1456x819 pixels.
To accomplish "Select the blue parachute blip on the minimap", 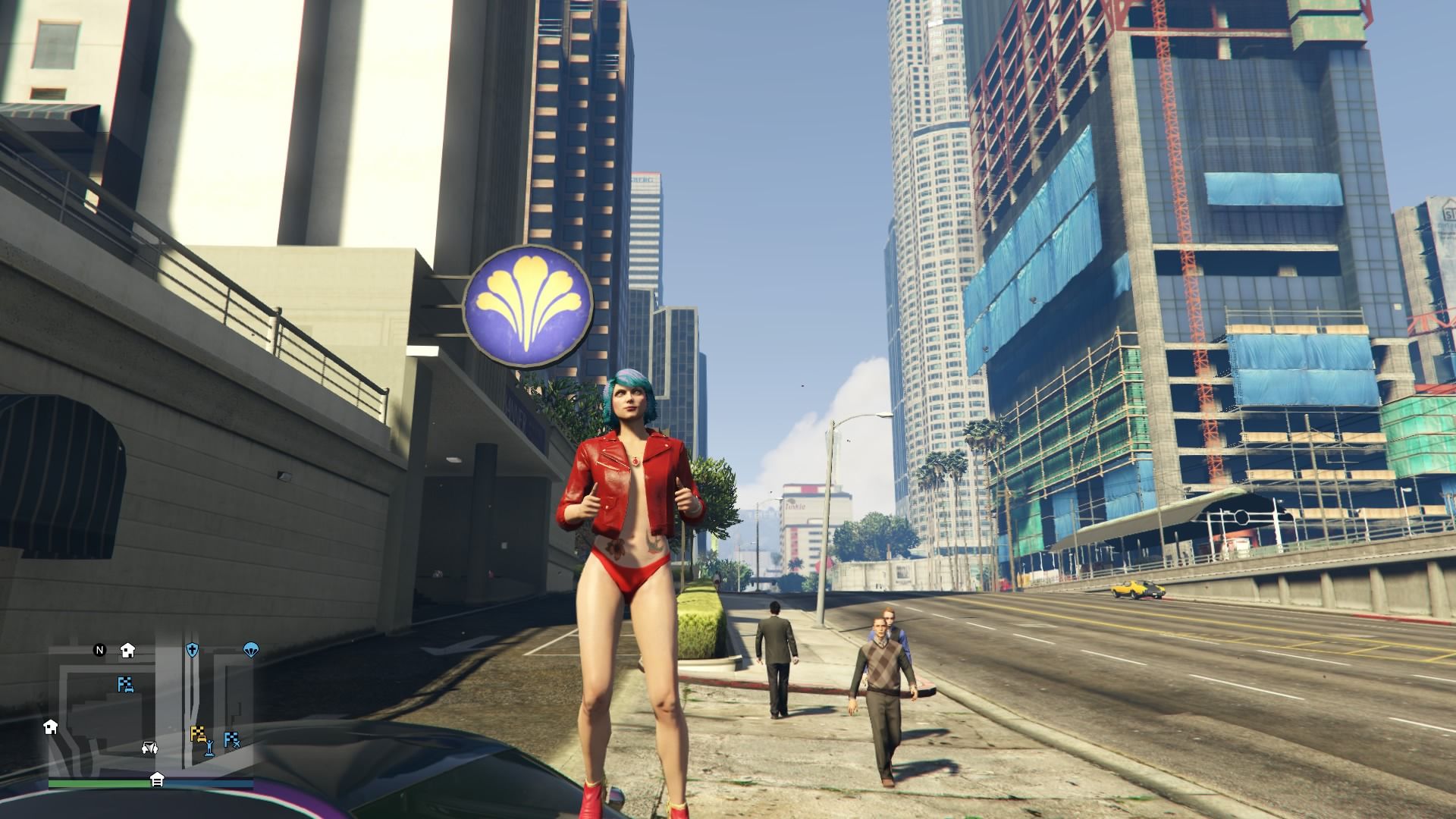I will [x=251, y=651].
